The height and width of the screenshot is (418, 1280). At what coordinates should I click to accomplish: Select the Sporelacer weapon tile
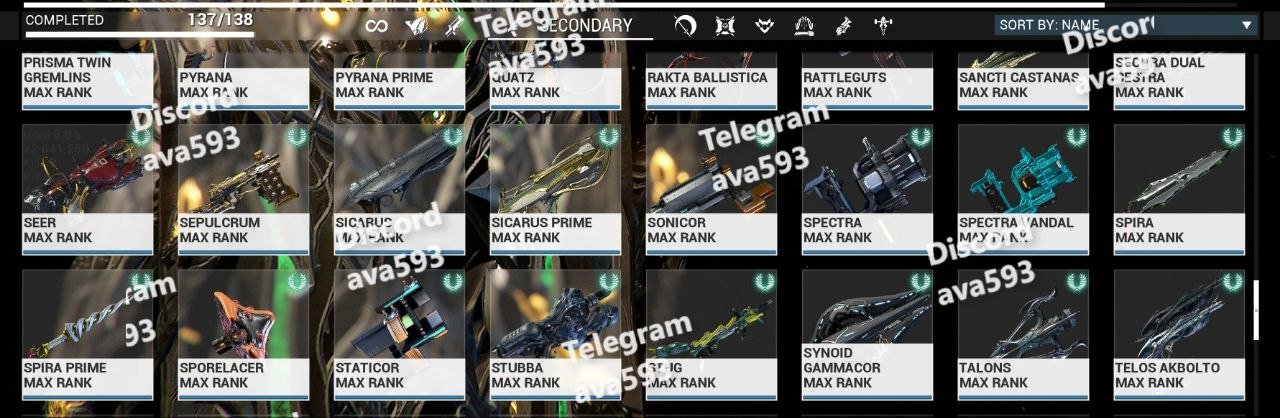(244, 334)
